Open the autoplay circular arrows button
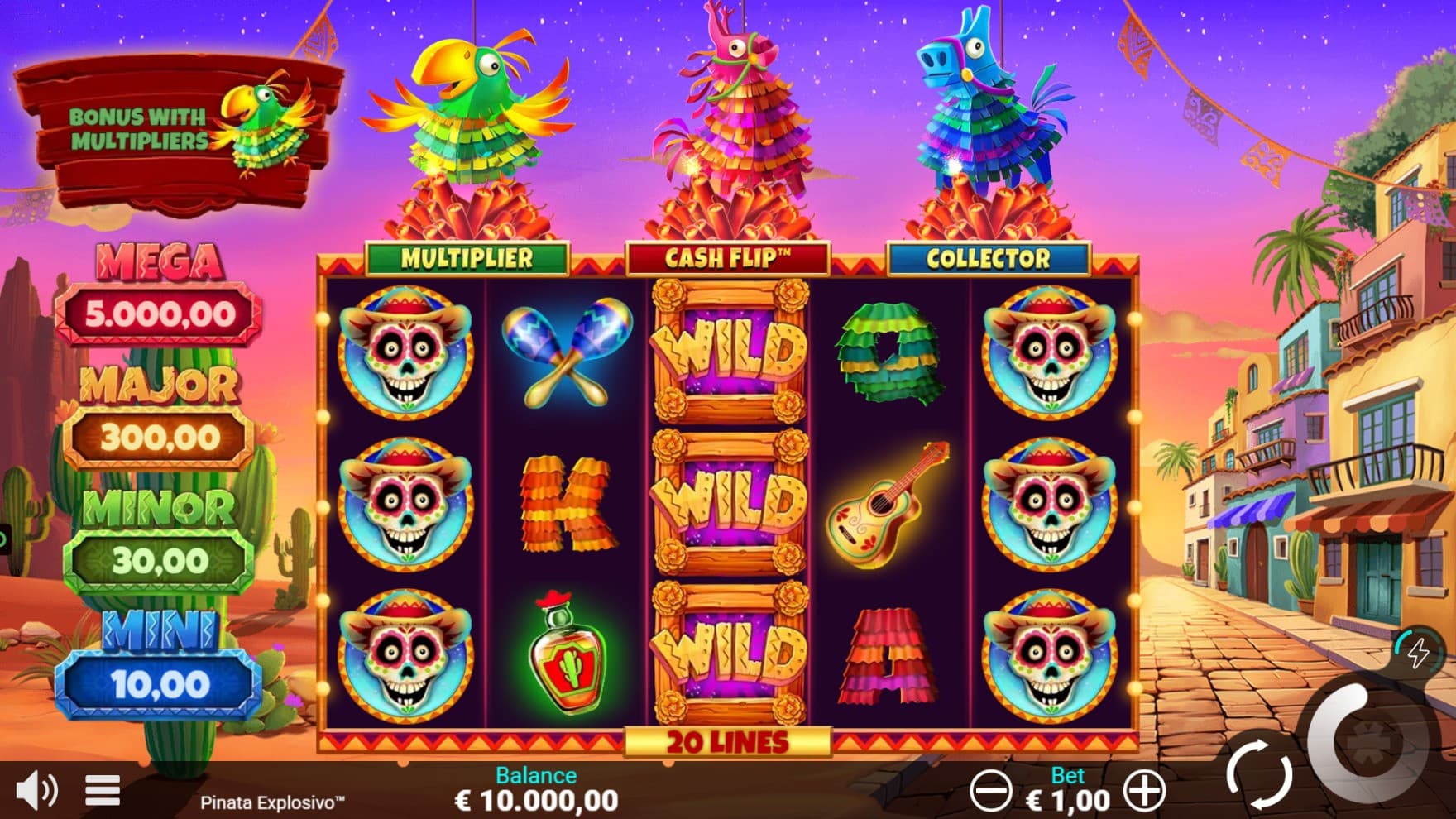 coord(1259,775)
